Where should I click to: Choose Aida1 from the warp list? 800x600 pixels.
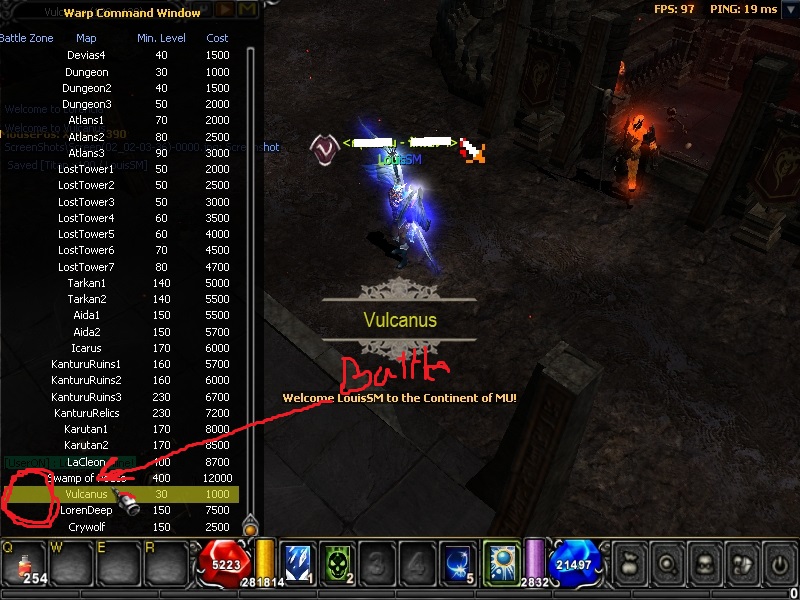86,315
